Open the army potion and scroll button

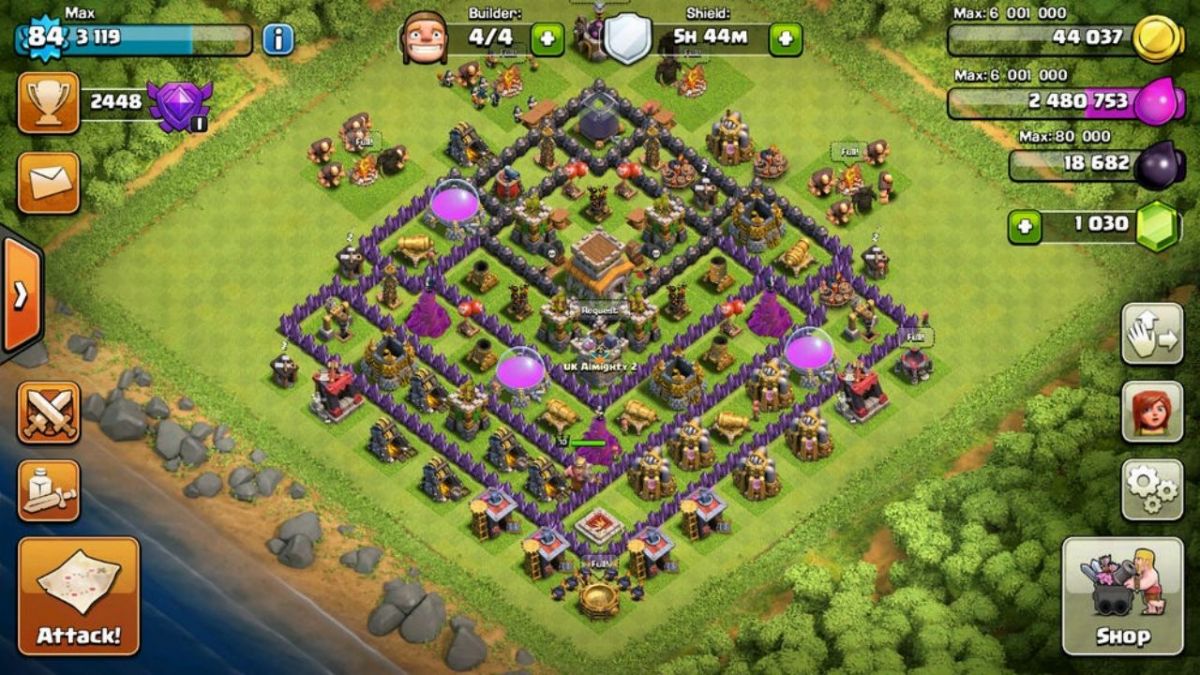pos(48,490)
